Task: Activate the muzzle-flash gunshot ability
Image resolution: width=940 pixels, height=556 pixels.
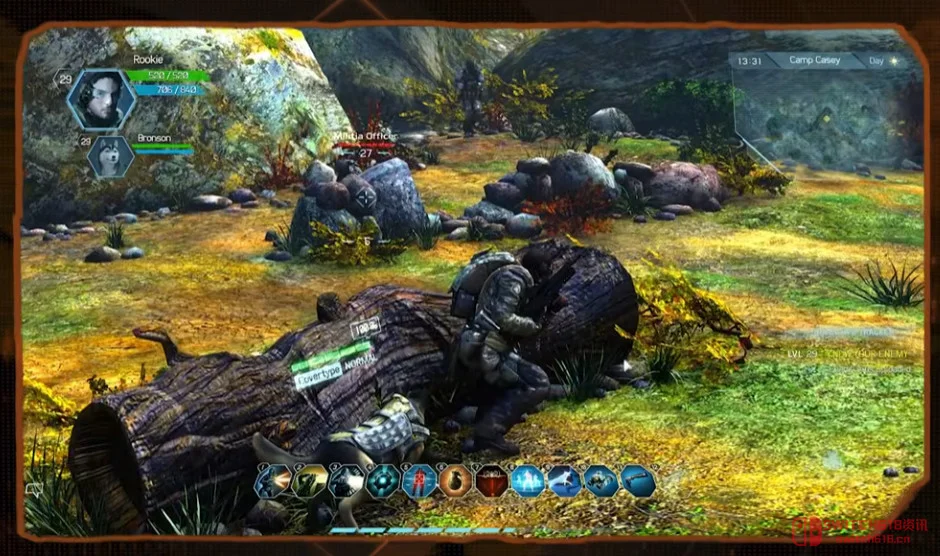Action: 273,482
